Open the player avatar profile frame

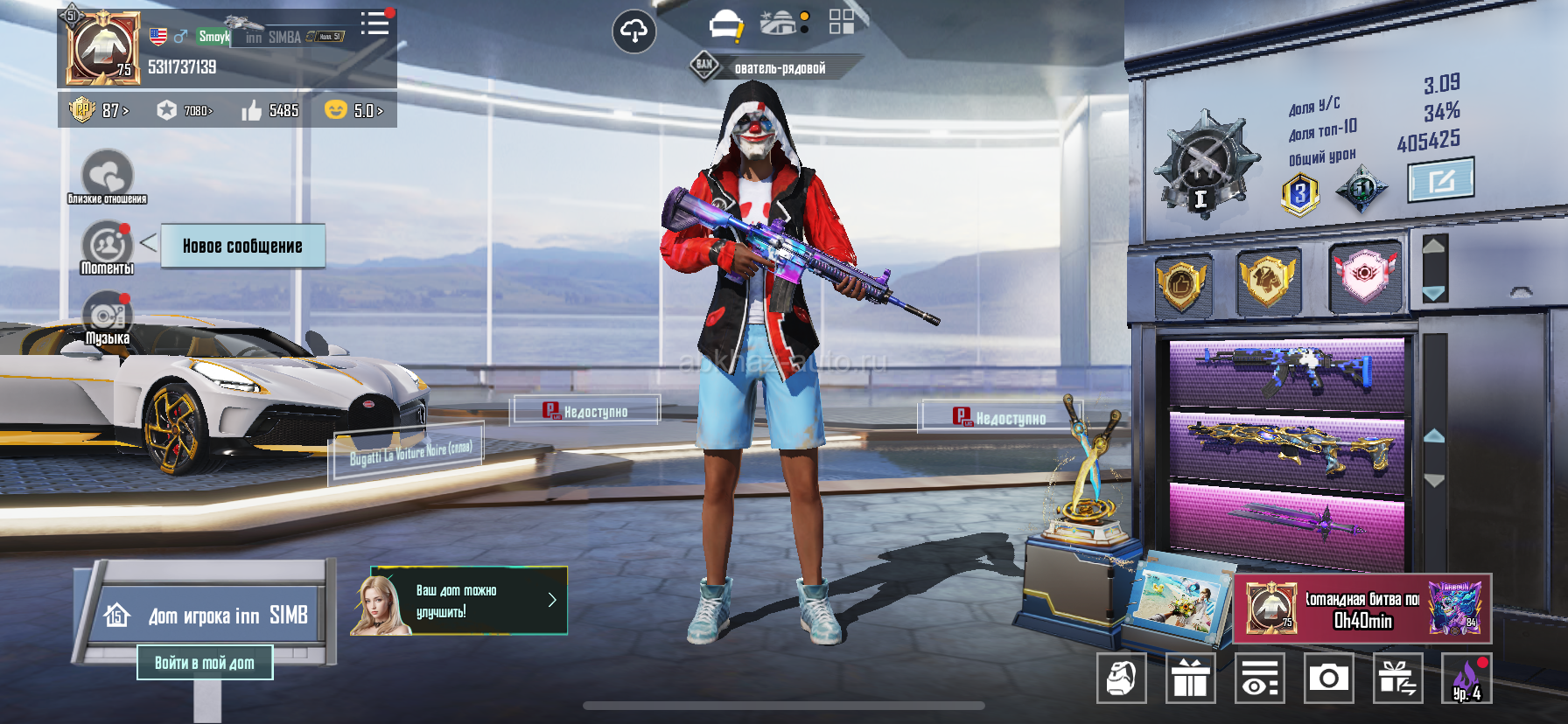102,50
